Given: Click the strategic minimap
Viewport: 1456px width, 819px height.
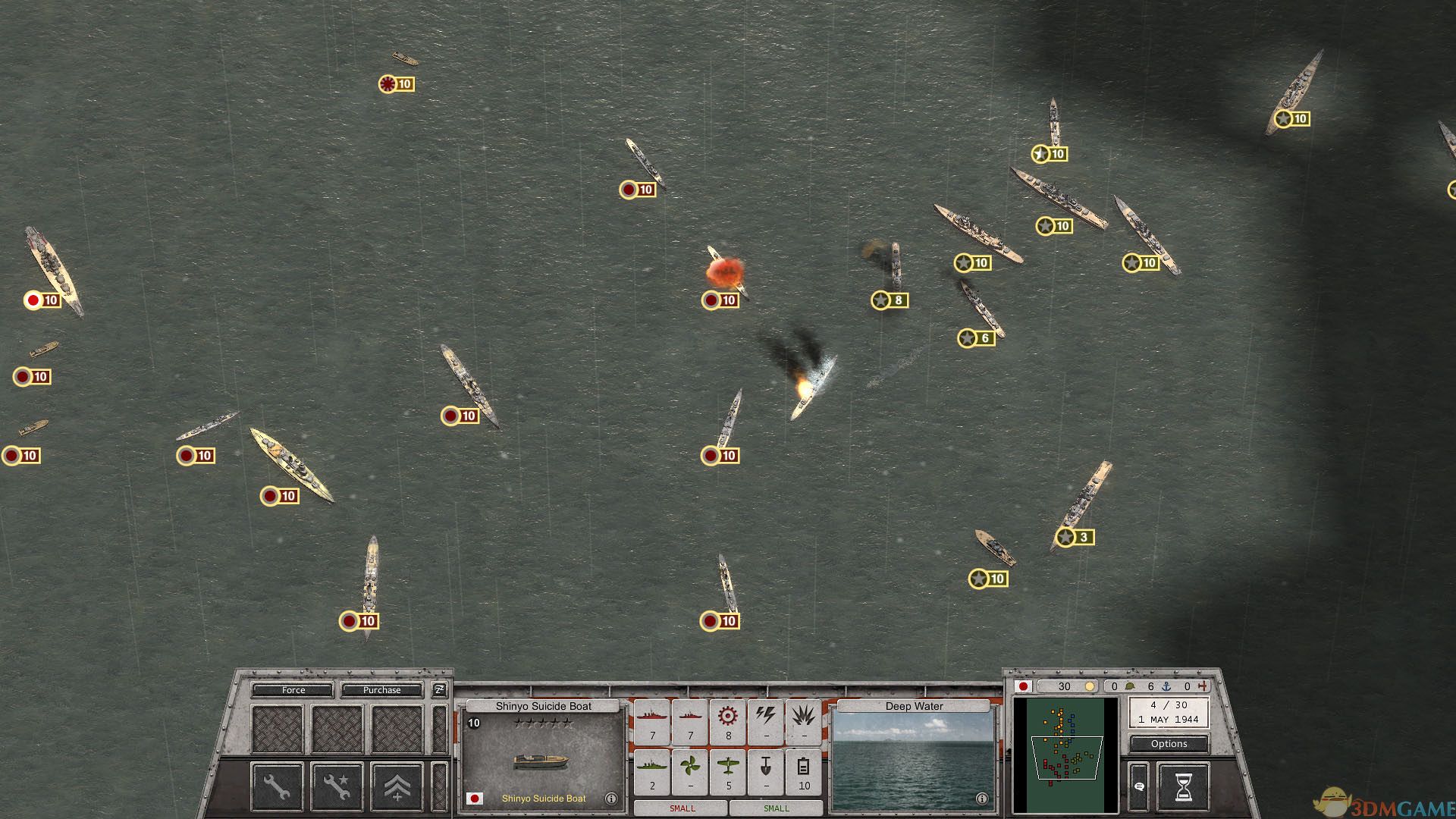Looking at the screenshot, I should click(x=1065, y=755).
